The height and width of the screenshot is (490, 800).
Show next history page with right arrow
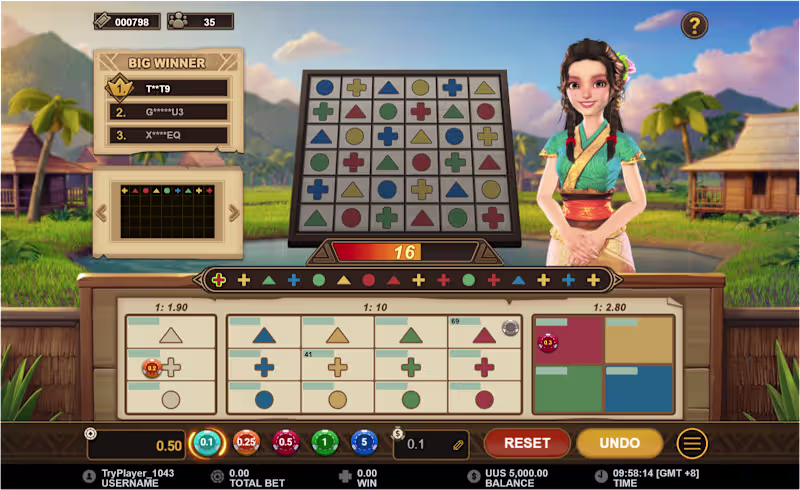pyautogui.click(x=234, y=212)
